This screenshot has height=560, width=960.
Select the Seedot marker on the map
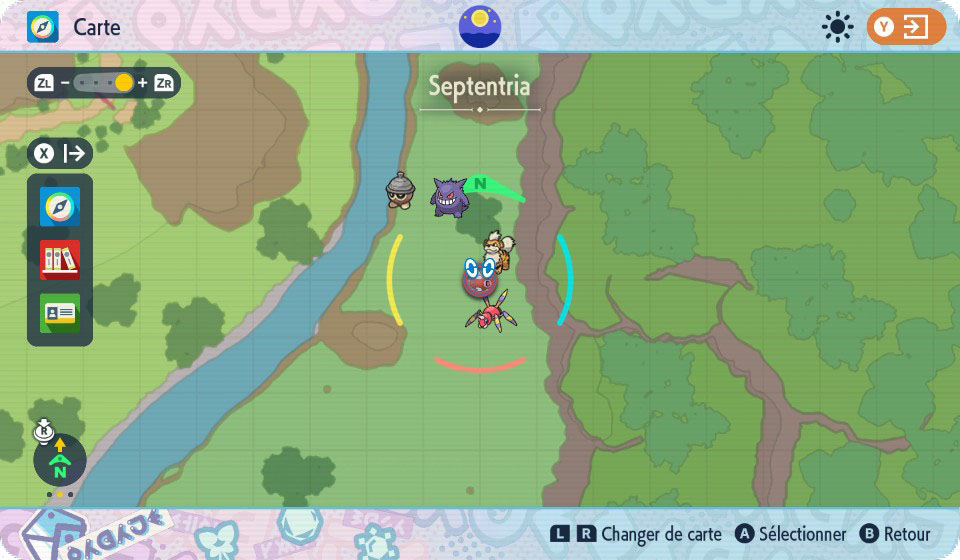[x=401, y=189]
